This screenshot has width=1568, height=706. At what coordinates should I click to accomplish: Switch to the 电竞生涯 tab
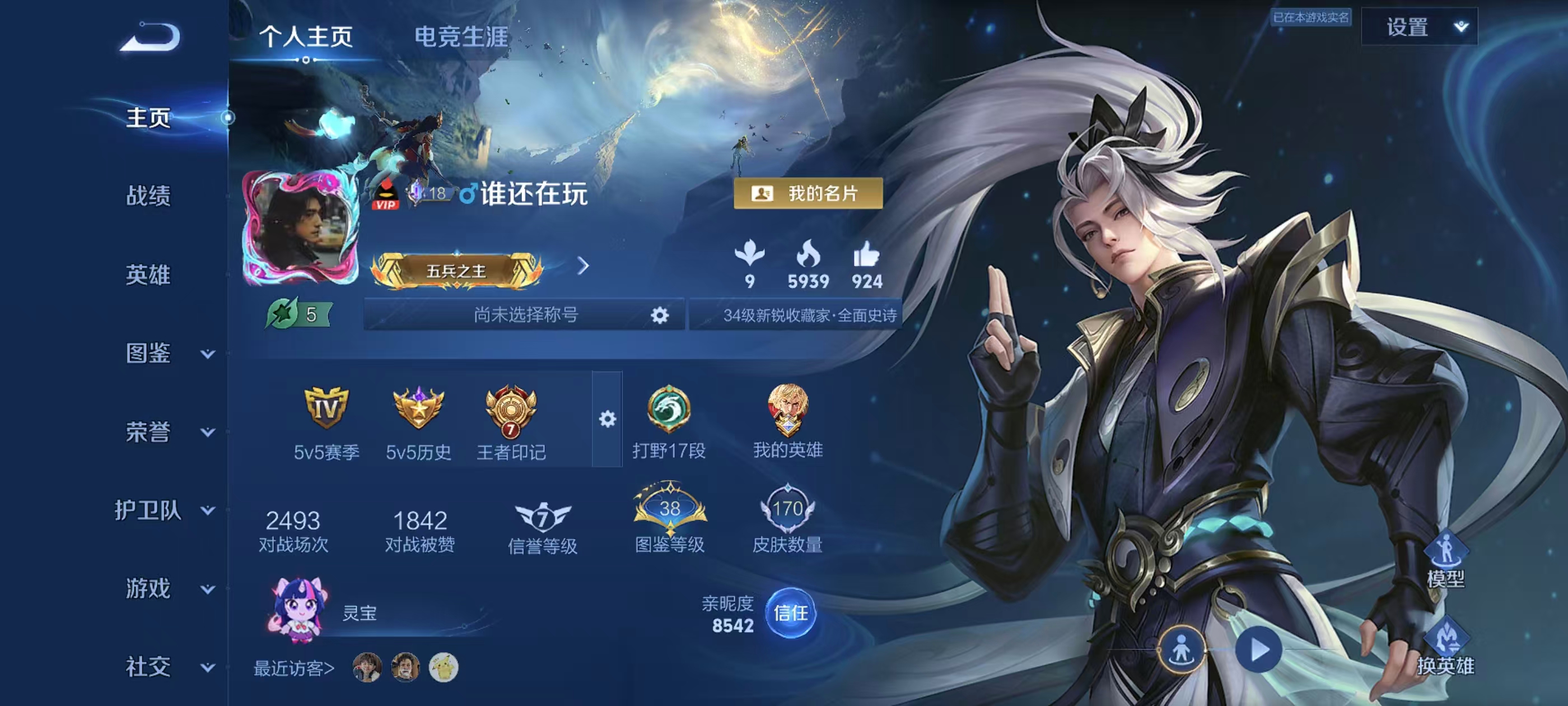[461, 36]
